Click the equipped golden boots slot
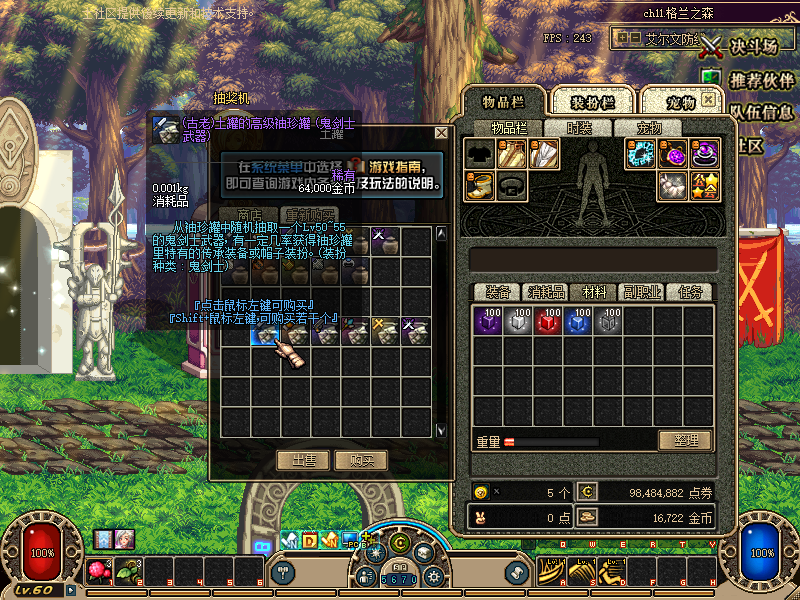The image size is (800, 600). (x=480, y=185)
